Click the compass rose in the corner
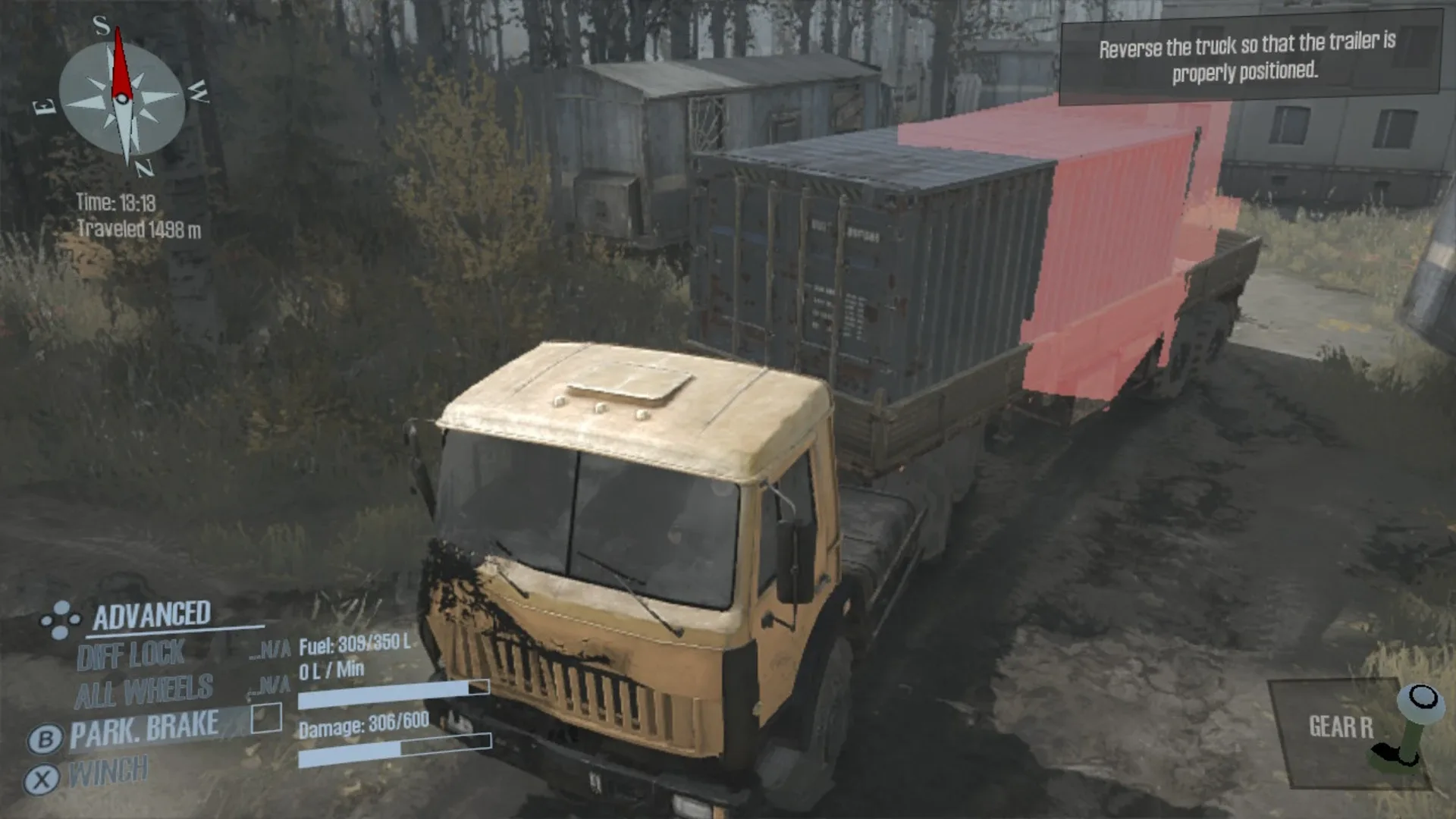Image resolution: width=1456 pixels, height=819 pixels. point(121,99)
